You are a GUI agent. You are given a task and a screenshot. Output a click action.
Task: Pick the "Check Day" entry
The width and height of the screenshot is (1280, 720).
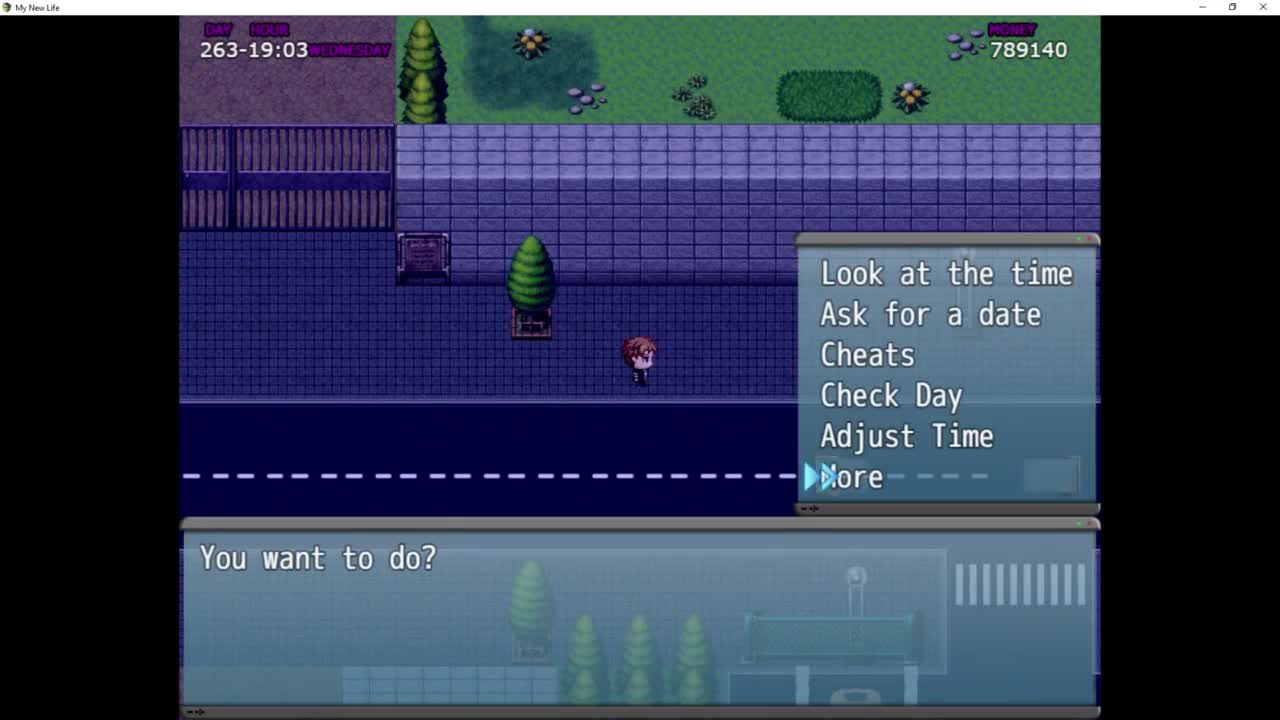890,396
